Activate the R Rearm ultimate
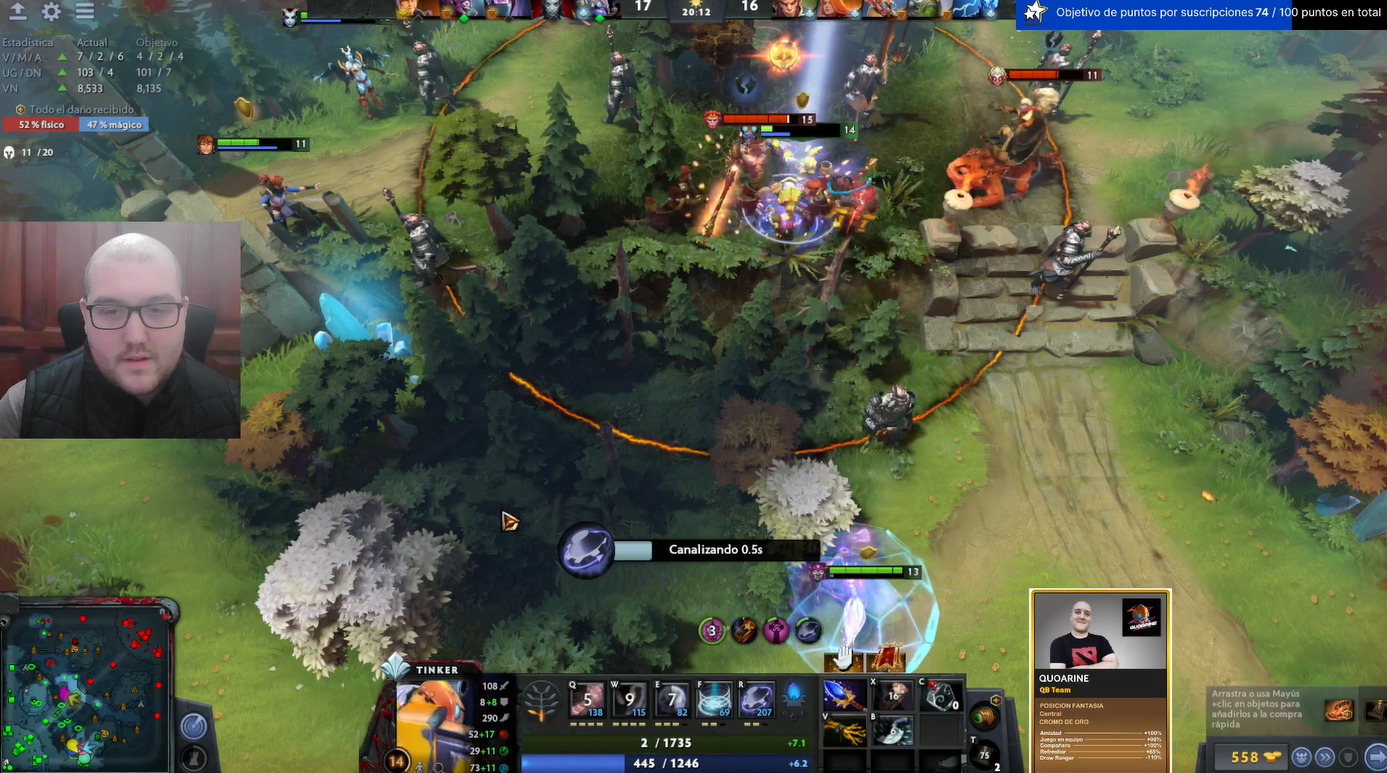This screenshot has width=1387, height=773. pyautogui.click(x=757, y=700)
